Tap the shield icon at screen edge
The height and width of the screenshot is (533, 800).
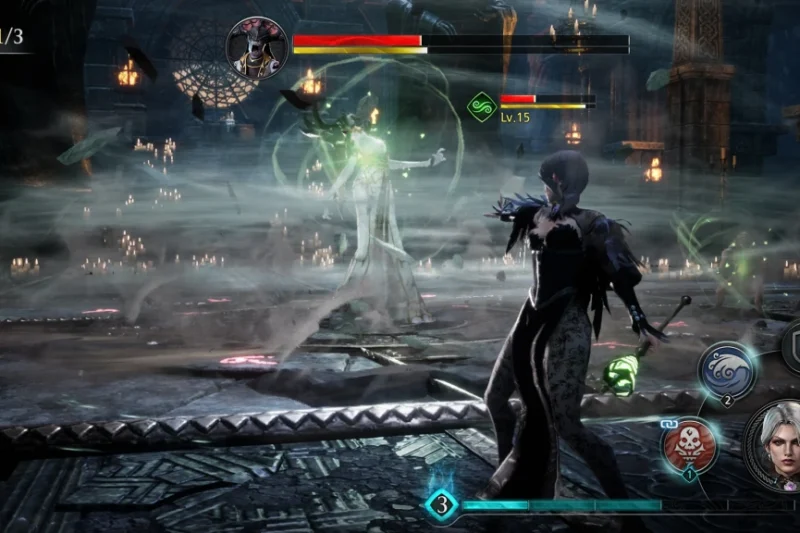(x=792, y=344)
